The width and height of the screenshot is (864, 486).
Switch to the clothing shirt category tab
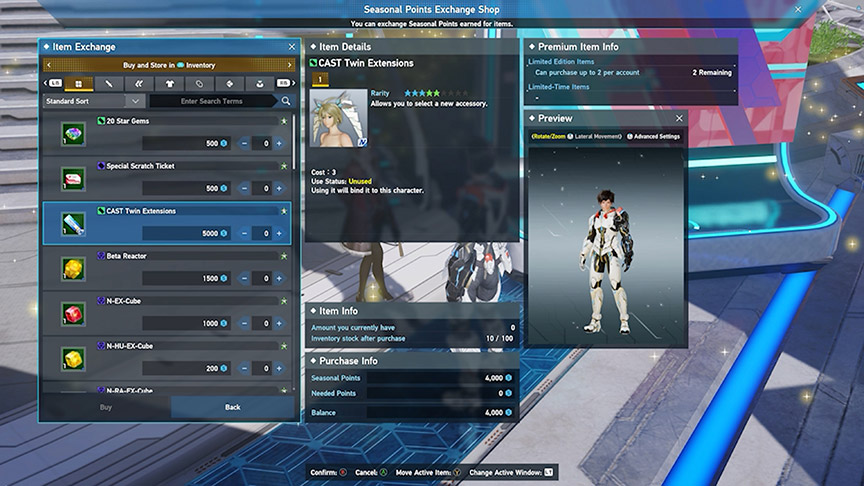[169, 83]
